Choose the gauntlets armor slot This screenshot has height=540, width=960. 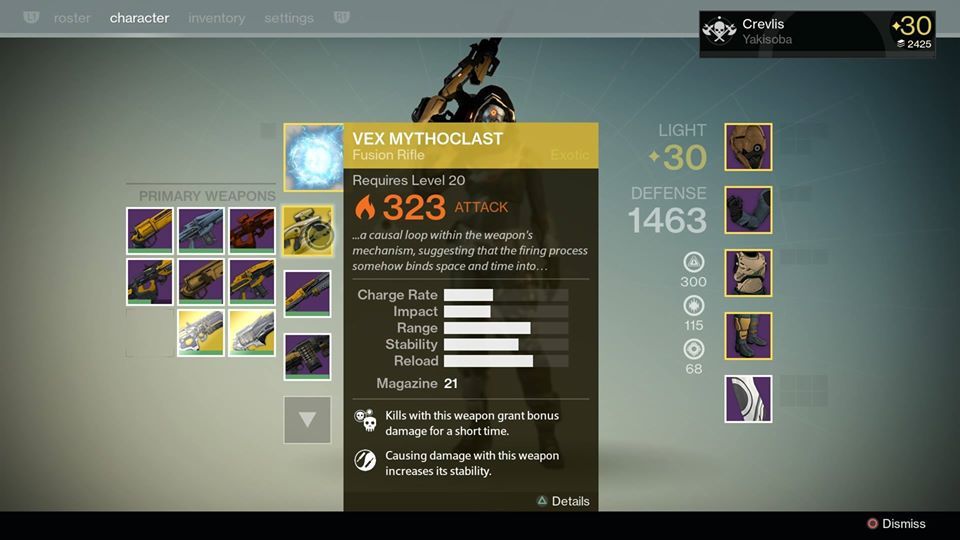pos(748,210)
